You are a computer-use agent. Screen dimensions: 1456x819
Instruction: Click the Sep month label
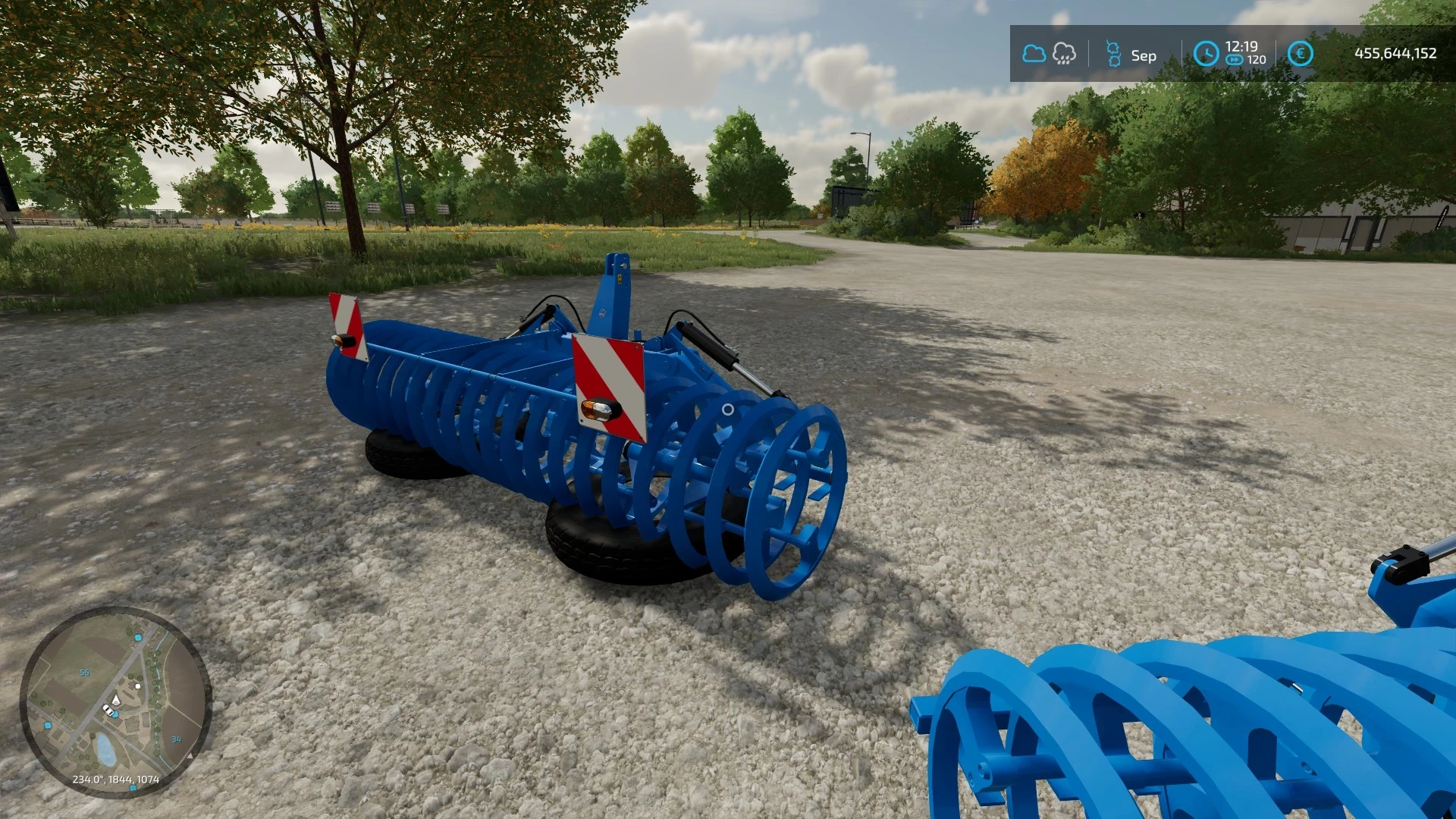(1142, 55)
